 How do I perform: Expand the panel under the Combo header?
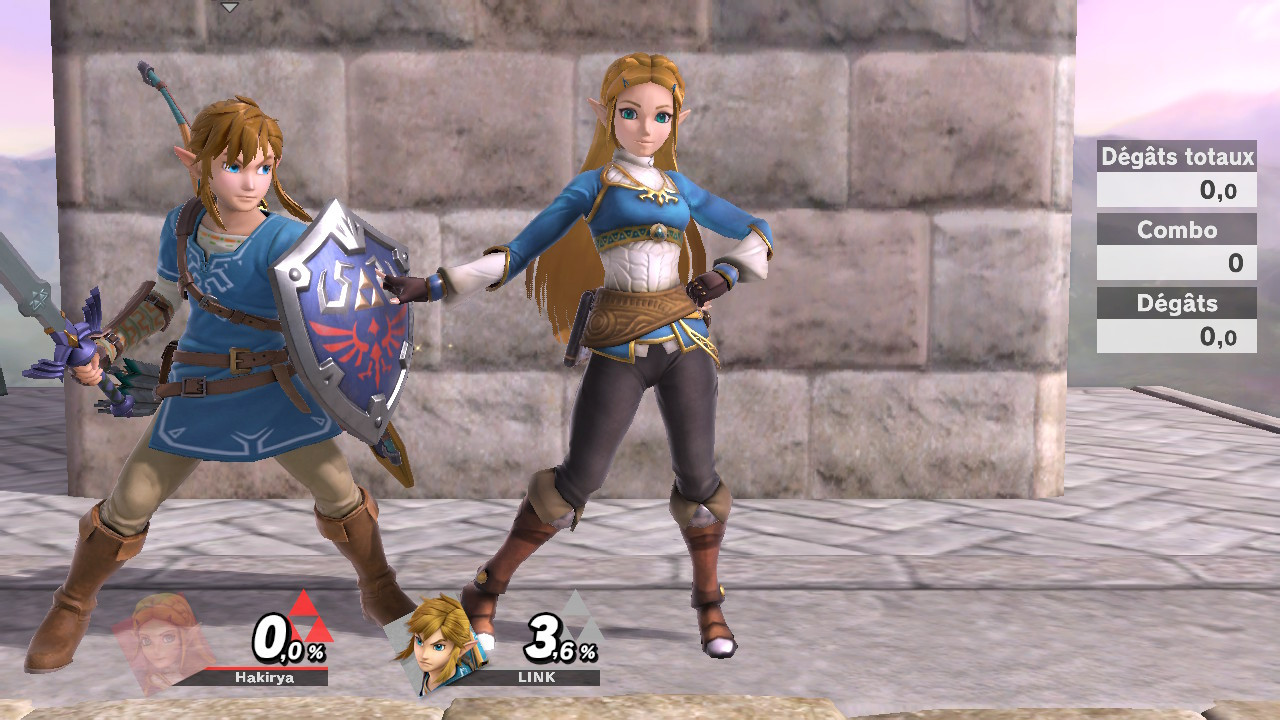(x=1176, y=262)
